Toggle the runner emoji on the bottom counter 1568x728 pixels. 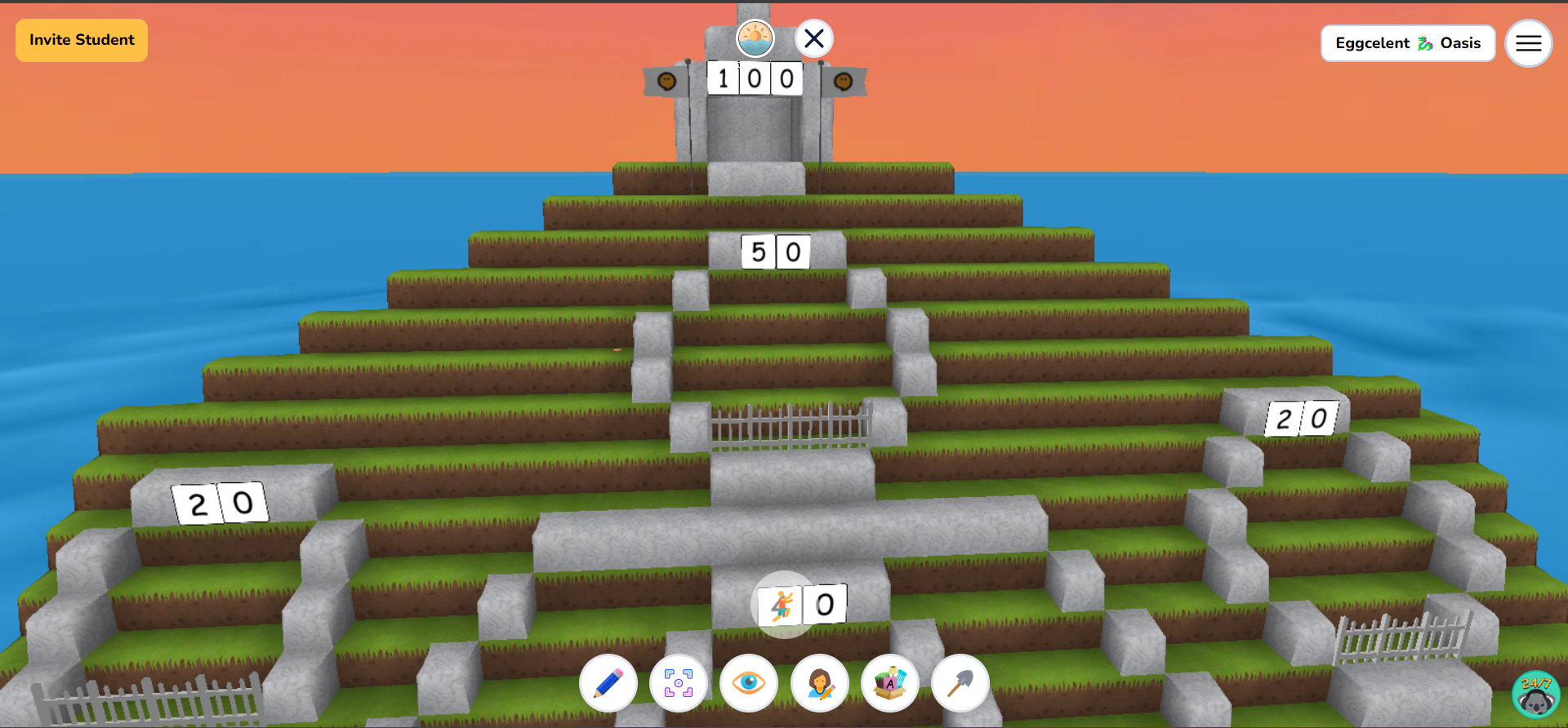[782, 605]
